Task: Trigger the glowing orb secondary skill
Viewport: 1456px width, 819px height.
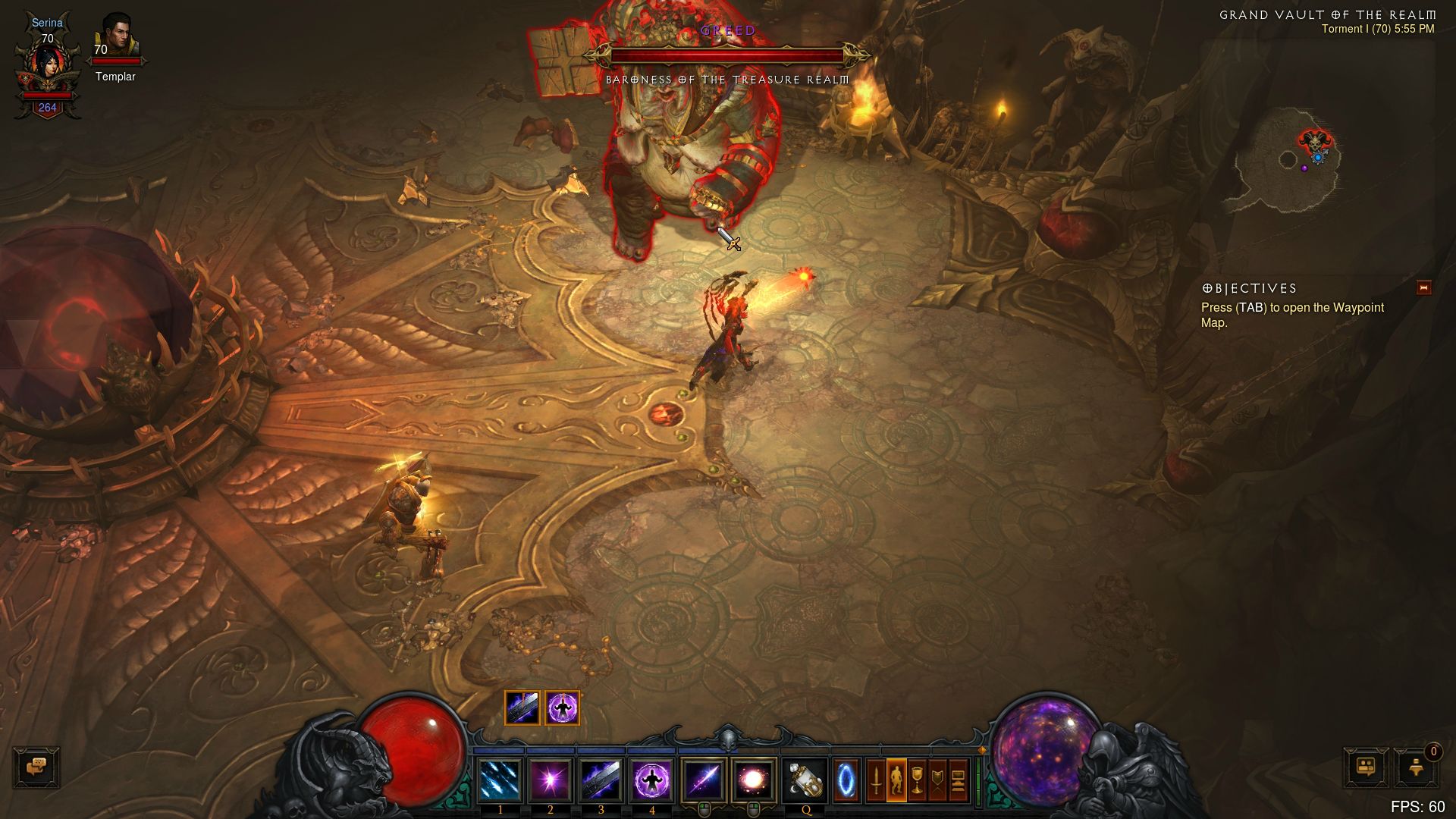Action: (753, 780)
